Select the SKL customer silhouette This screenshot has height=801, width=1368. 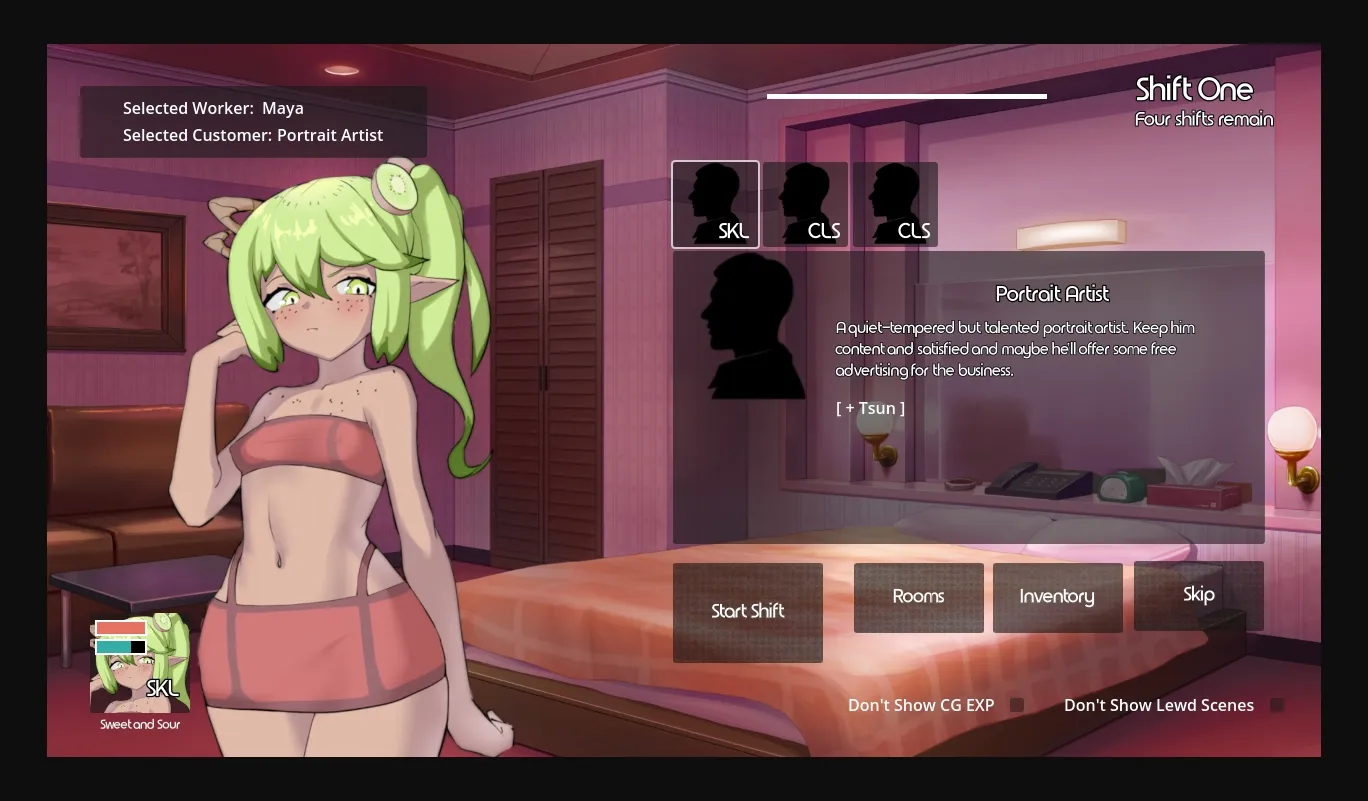715,204
